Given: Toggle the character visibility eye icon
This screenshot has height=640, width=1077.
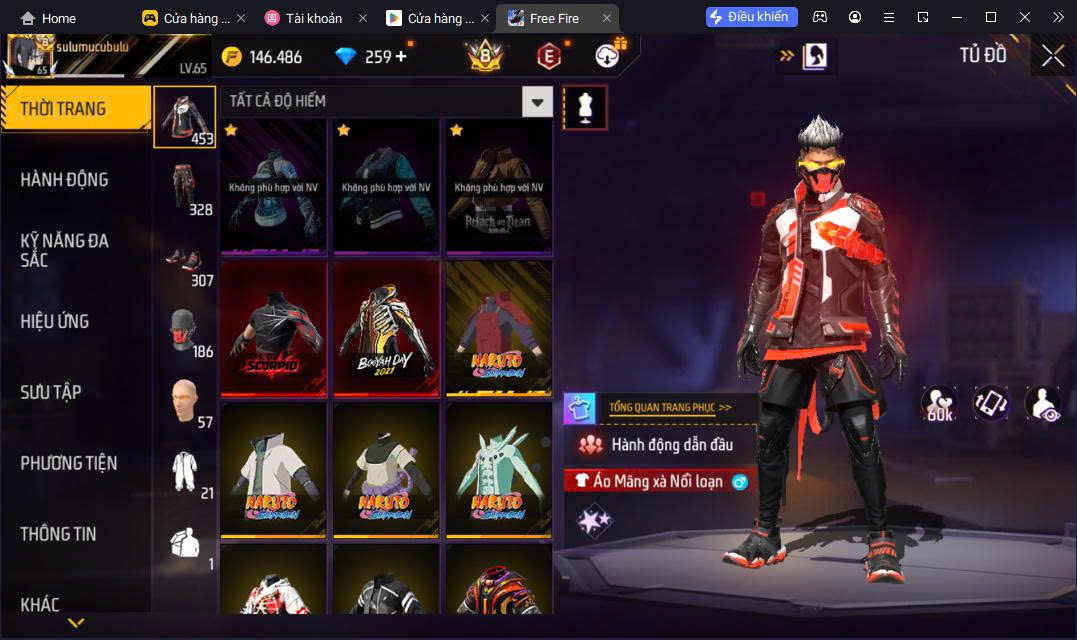Looking at the screenshot, I should 1042,404.
